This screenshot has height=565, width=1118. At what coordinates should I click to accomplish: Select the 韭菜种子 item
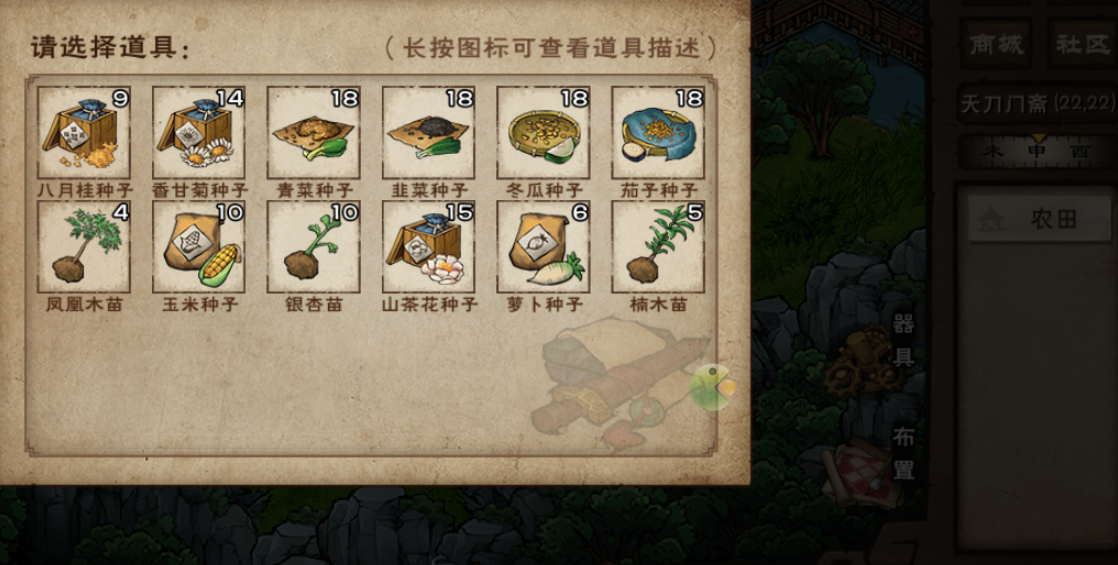[x=429, y=133]
